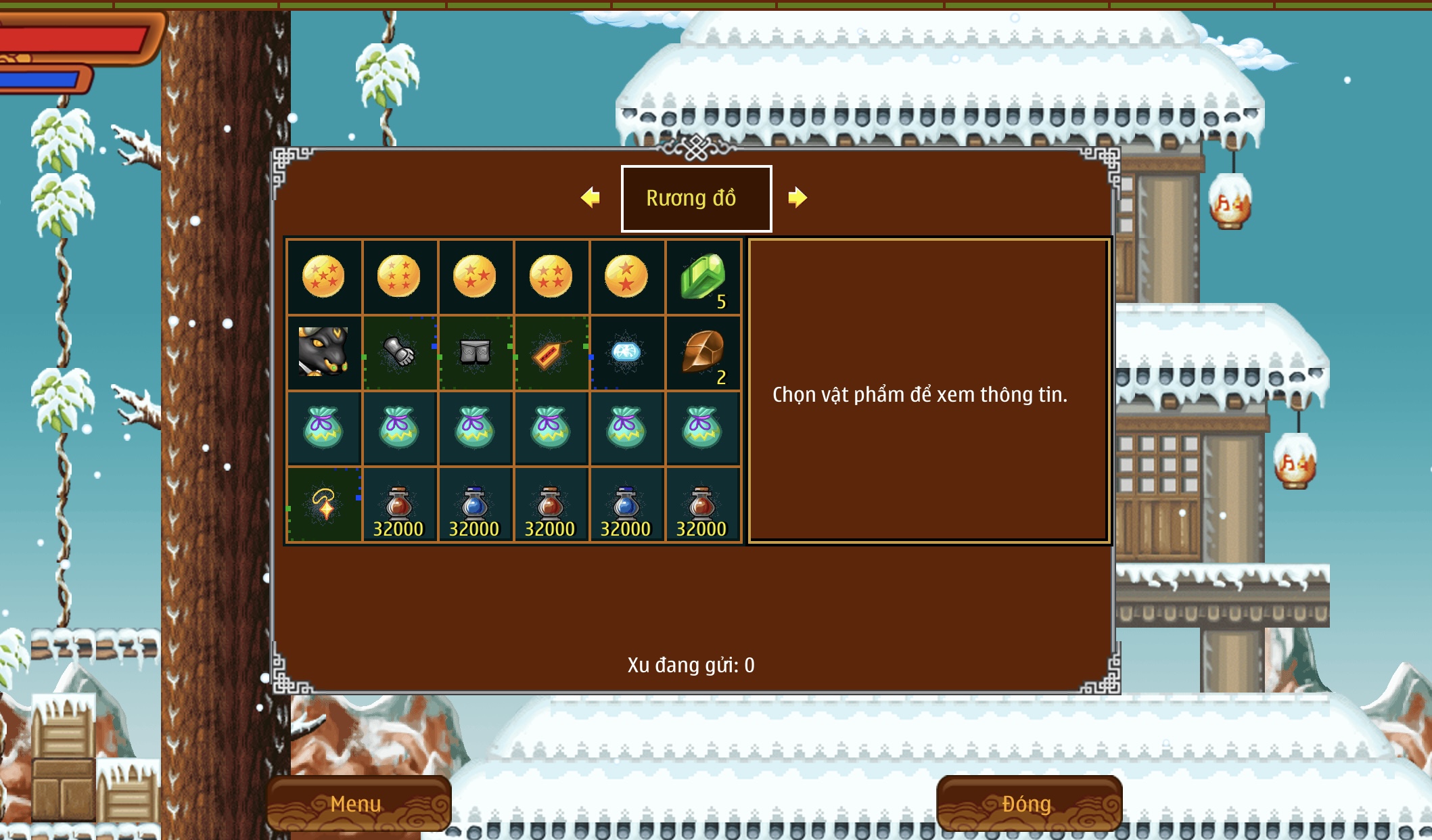The width and height of the screenshot is (1432, 840).
Task: Select the six-star dragon ball
Action: (399, 277)
